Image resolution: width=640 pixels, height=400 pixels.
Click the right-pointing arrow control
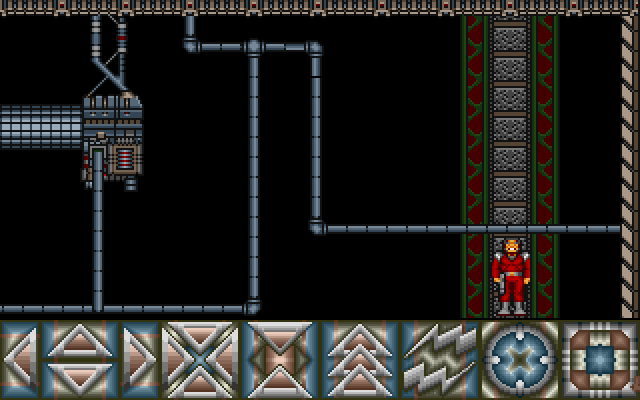click(140, 358)
